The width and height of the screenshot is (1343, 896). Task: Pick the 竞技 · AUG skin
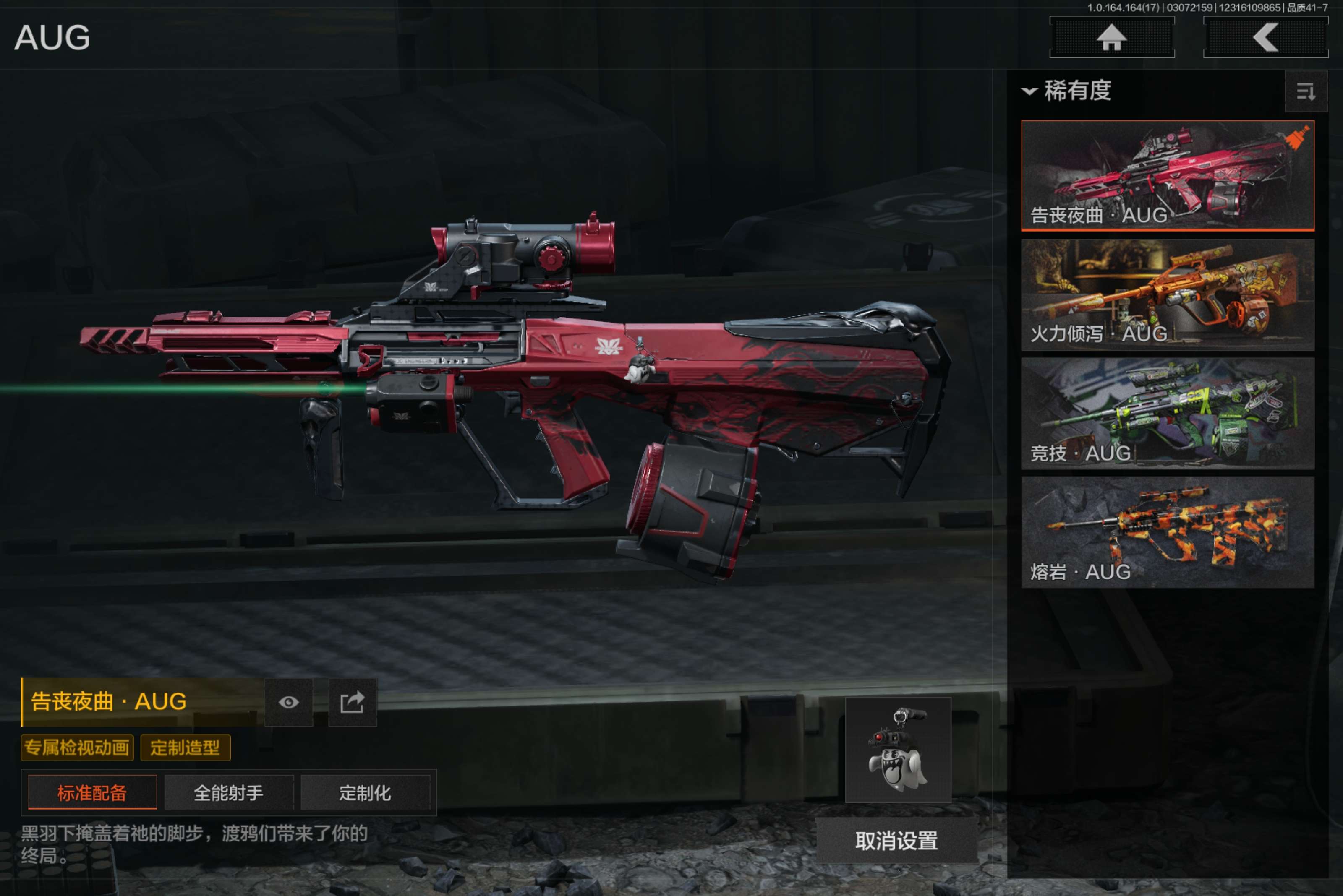pyautogui.click(x=1167, y=413)
